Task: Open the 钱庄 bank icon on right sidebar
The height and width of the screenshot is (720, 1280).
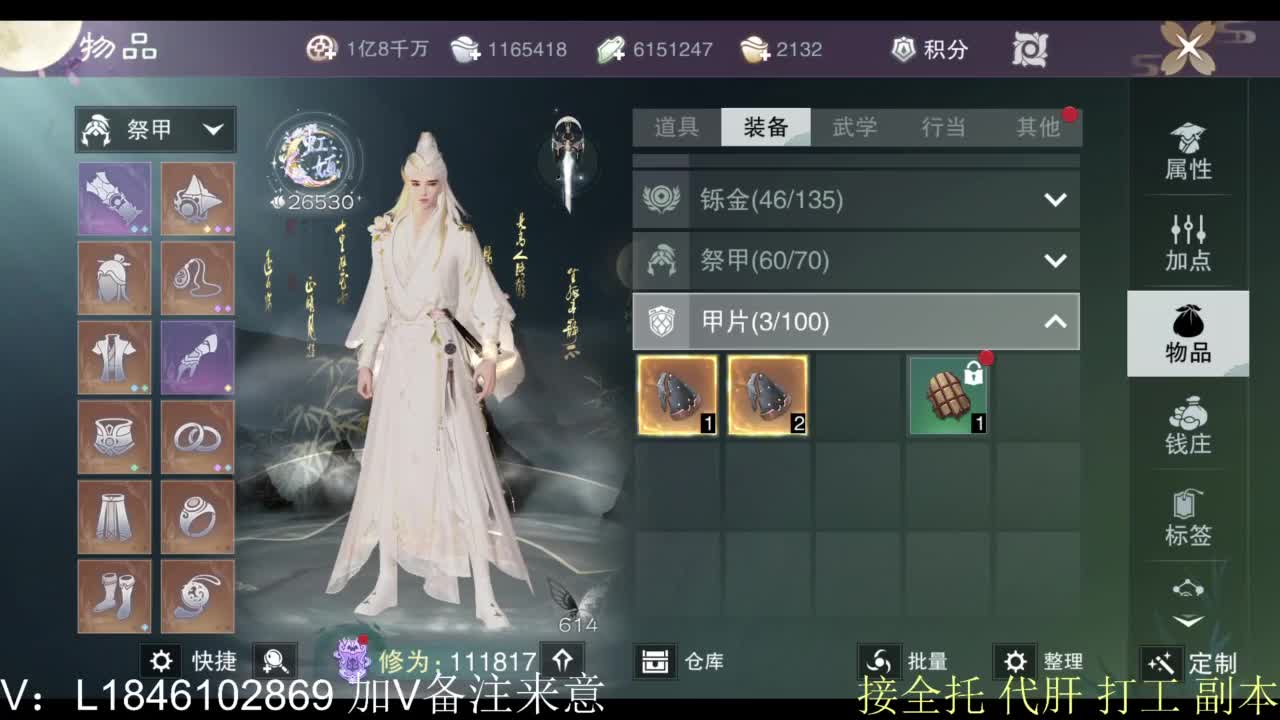Action: tap(1188, 430)
